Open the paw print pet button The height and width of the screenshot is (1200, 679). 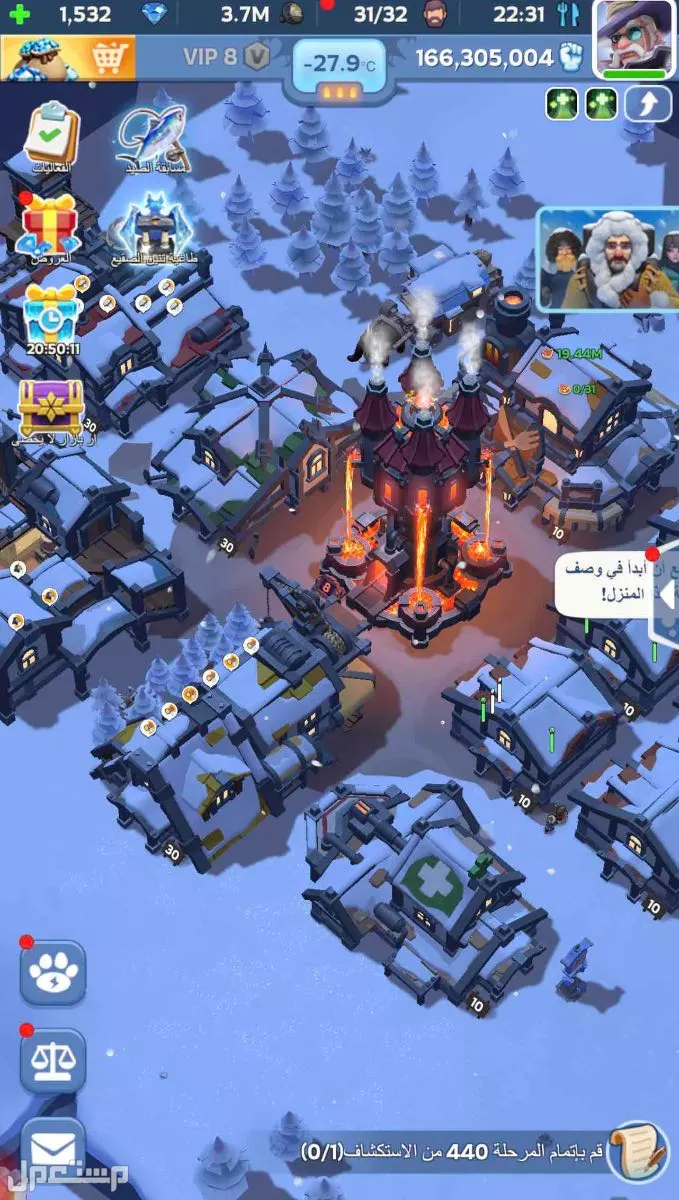pos(53,972)
